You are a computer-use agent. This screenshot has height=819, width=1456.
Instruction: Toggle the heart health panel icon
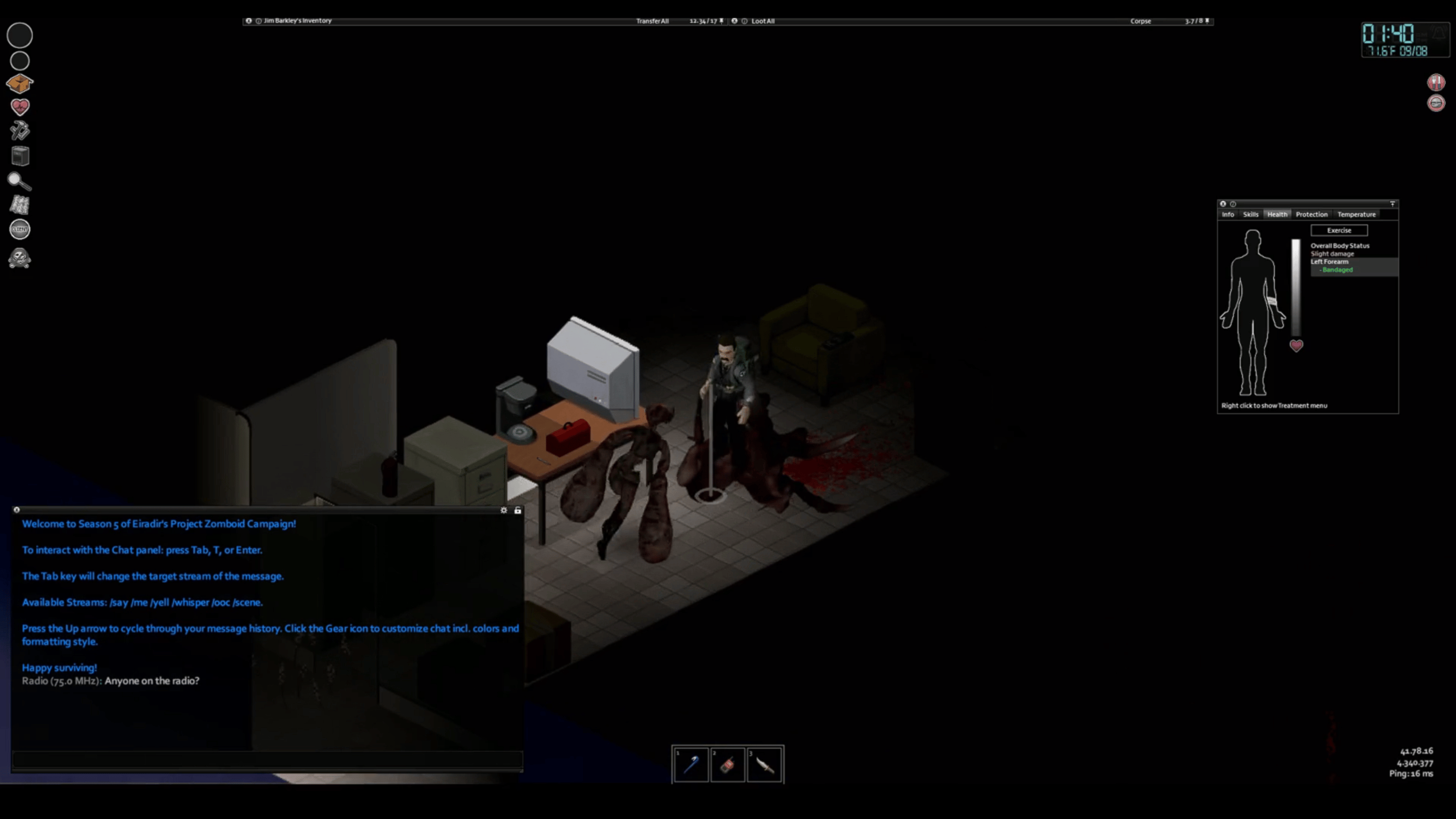[20, 107]
